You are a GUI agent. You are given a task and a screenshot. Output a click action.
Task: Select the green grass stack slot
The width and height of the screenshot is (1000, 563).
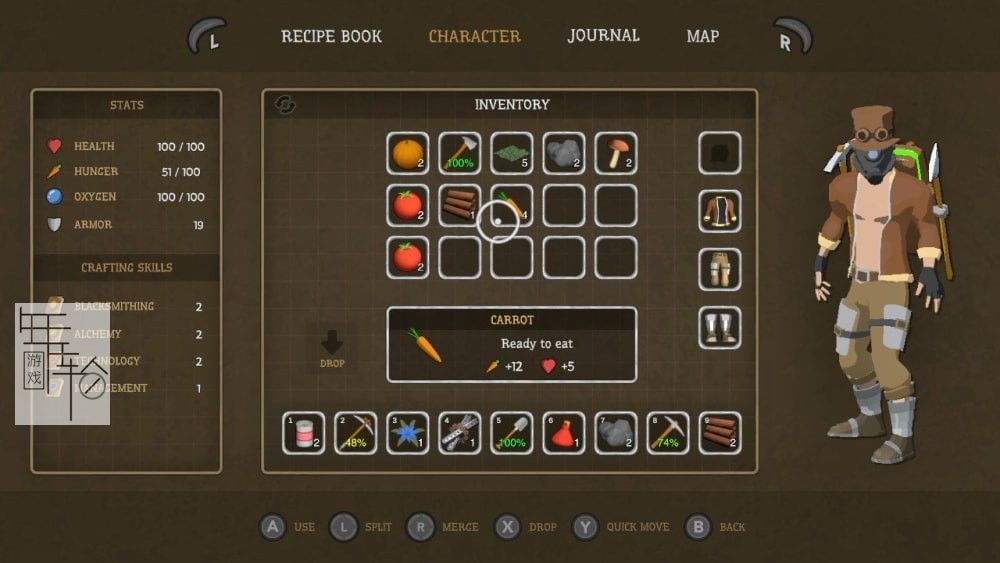click(512, 153)
